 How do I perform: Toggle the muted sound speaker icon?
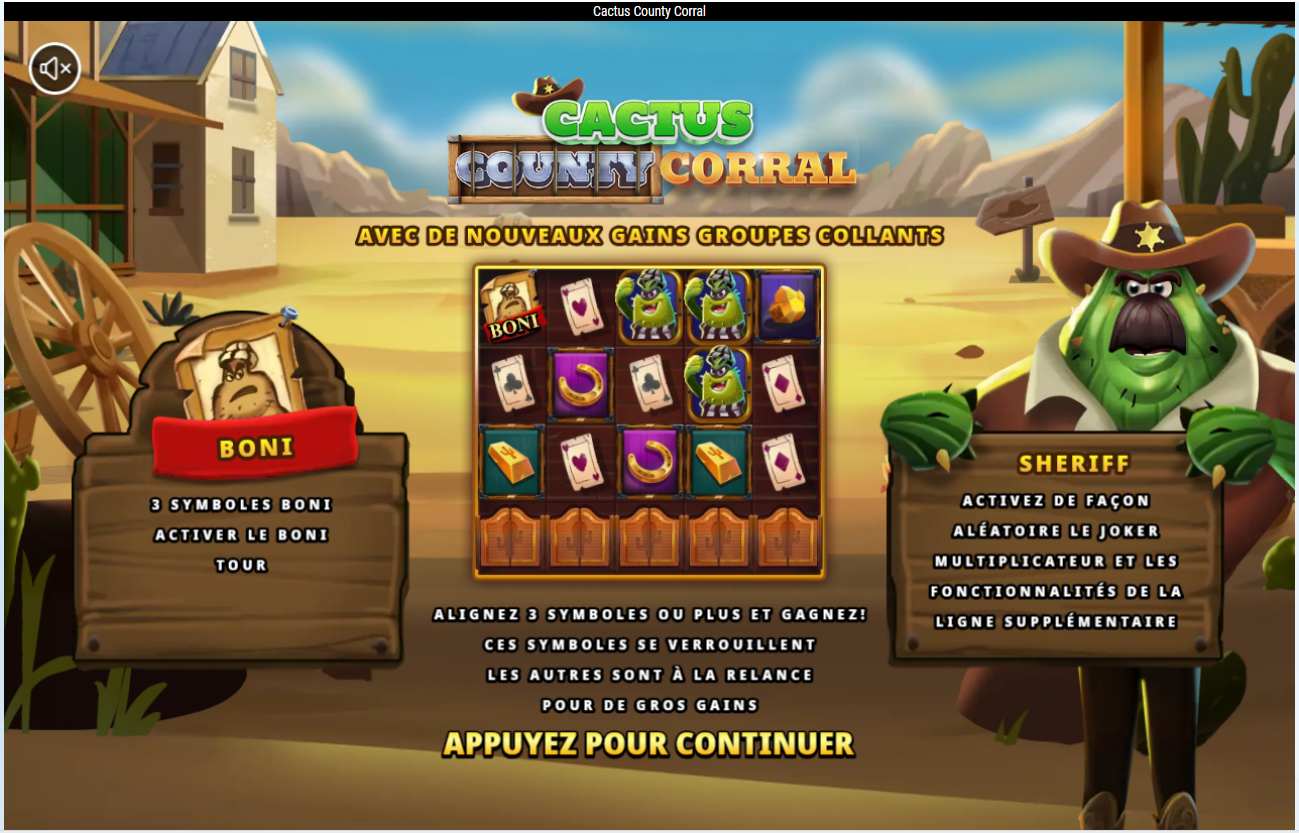click(x=55, y=69)
